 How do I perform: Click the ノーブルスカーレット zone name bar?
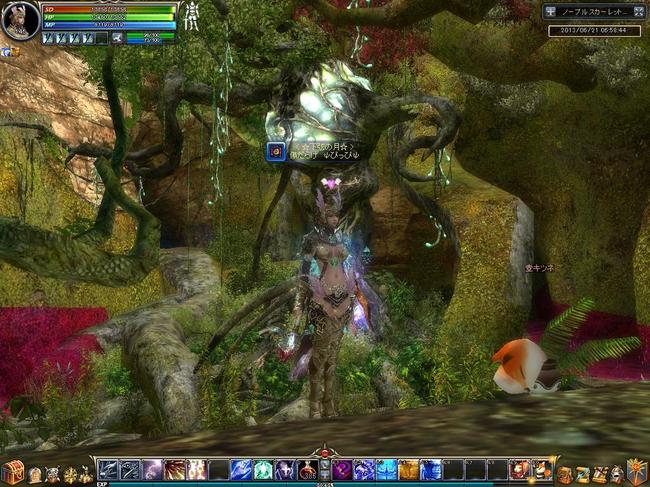(594, 12)
